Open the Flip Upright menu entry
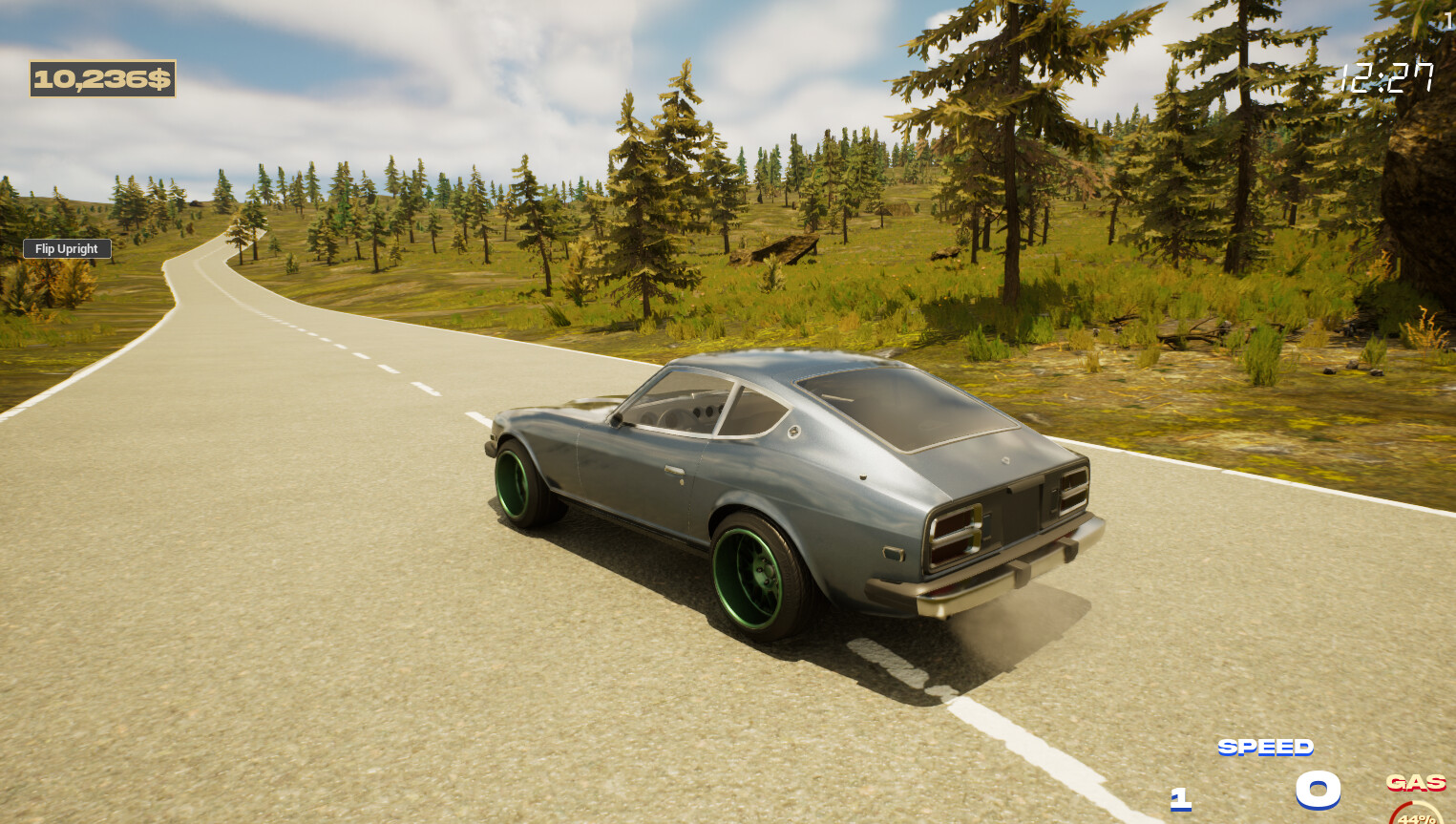This screenshot has height=824, width=1456. [66, 248]
